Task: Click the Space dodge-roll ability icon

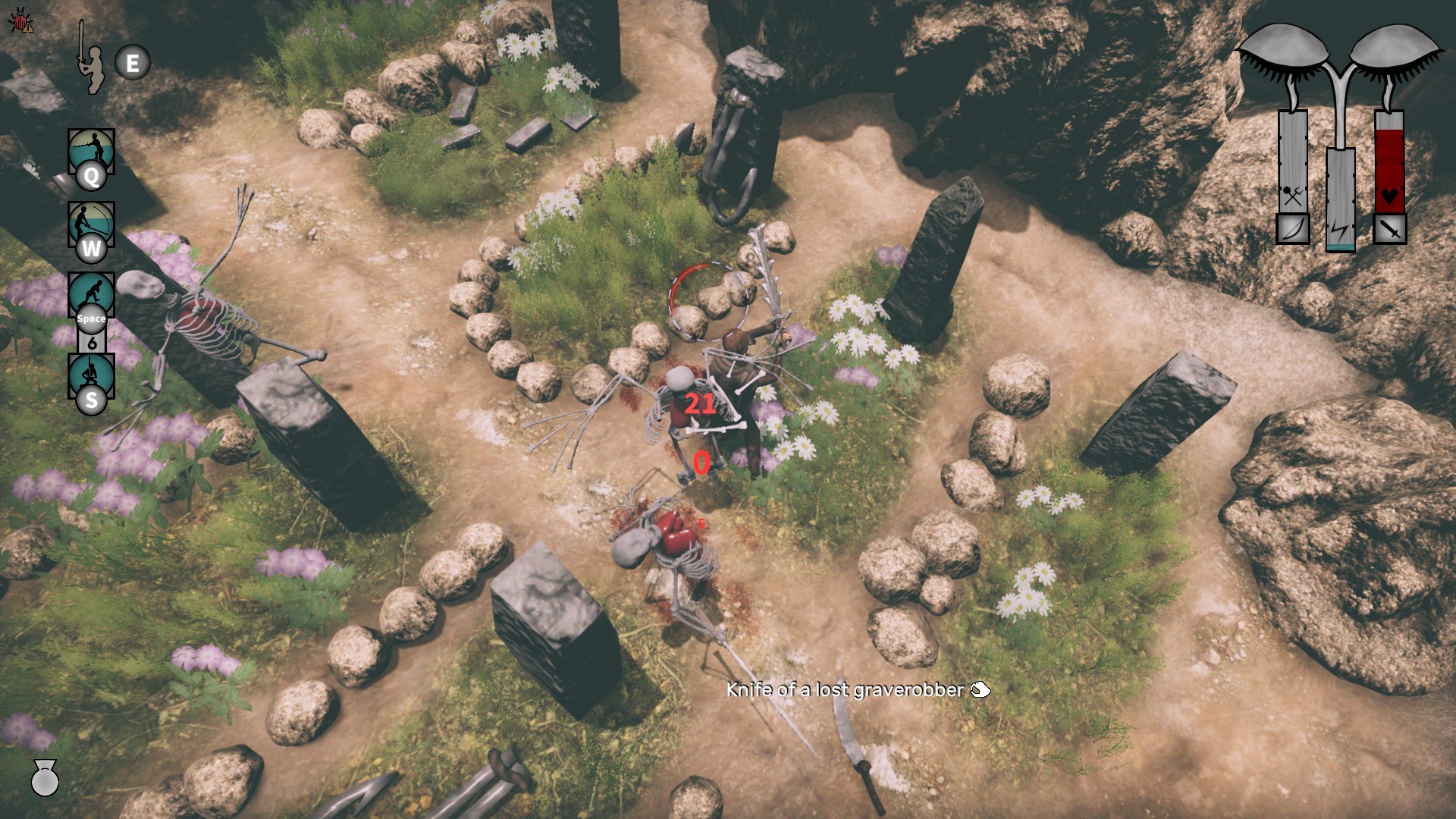Action: 92,292
